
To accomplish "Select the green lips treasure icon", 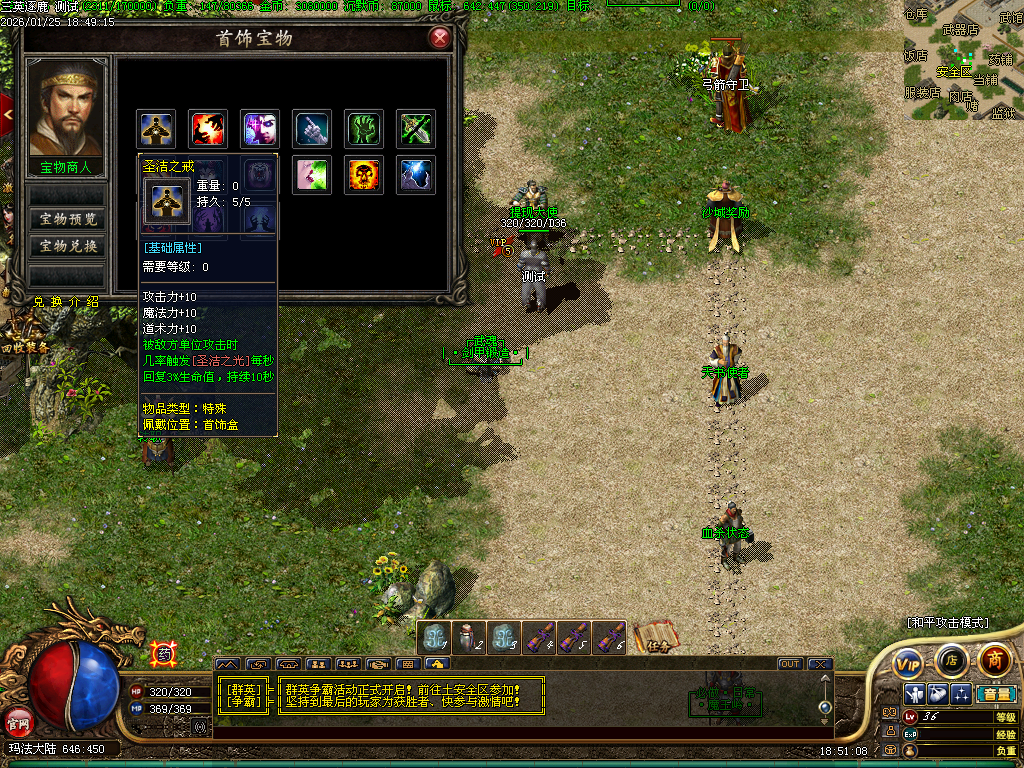I will [312, 175].
